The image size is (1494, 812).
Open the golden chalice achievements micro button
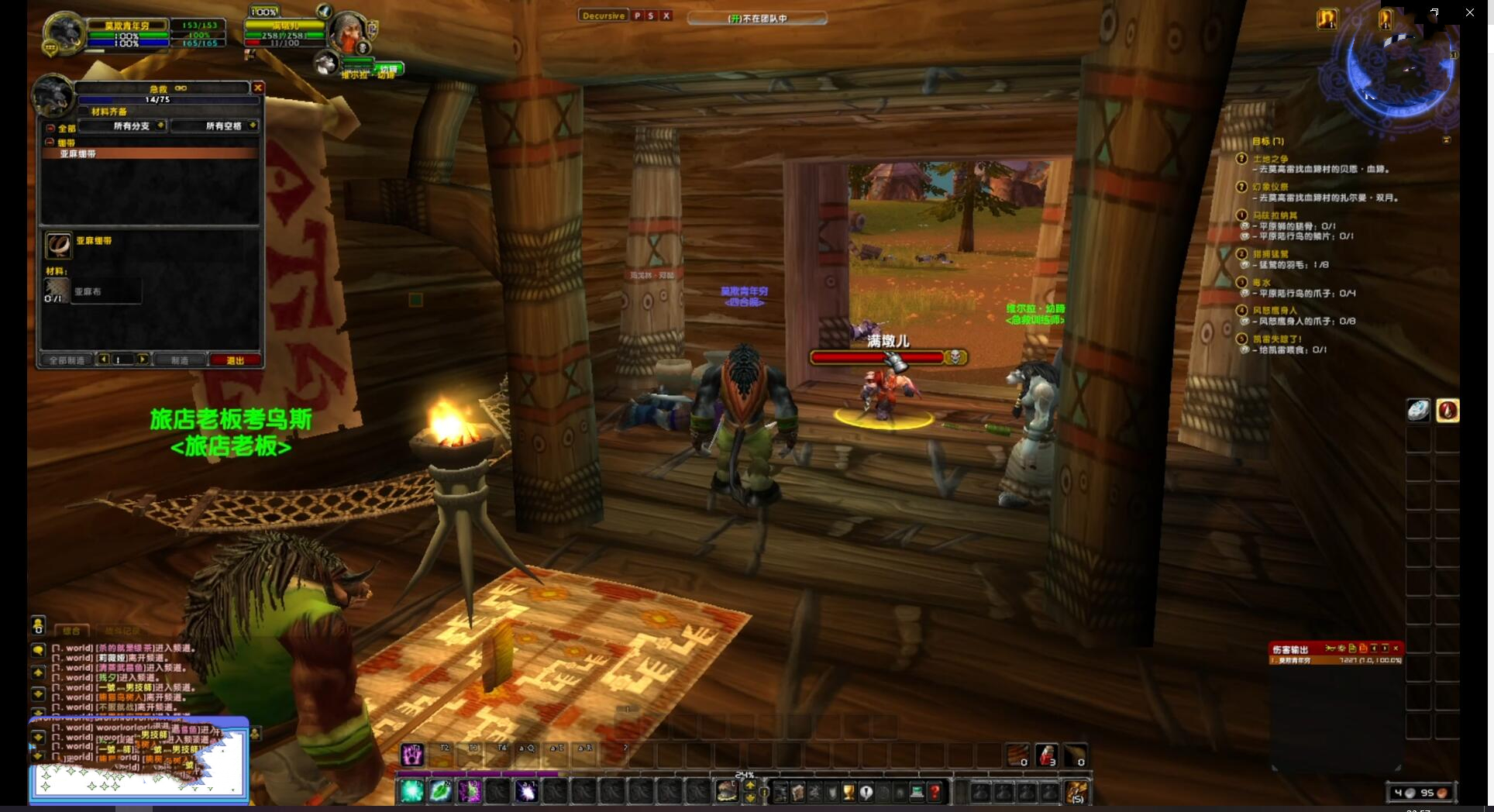tap(849, 792)
